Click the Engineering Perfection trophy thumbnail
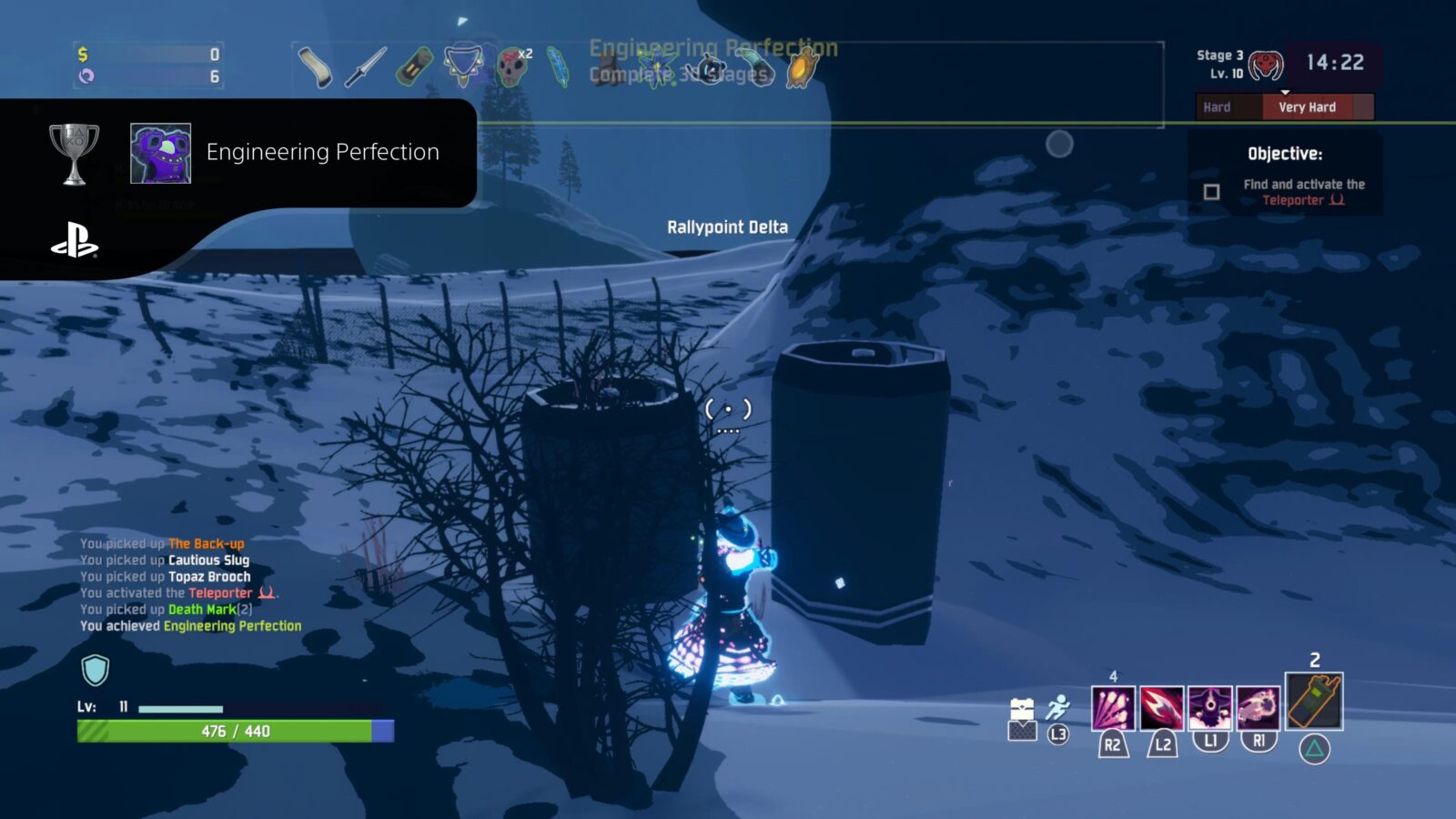This screenshot has height=819, width=1456. click(x=160, y=153)
